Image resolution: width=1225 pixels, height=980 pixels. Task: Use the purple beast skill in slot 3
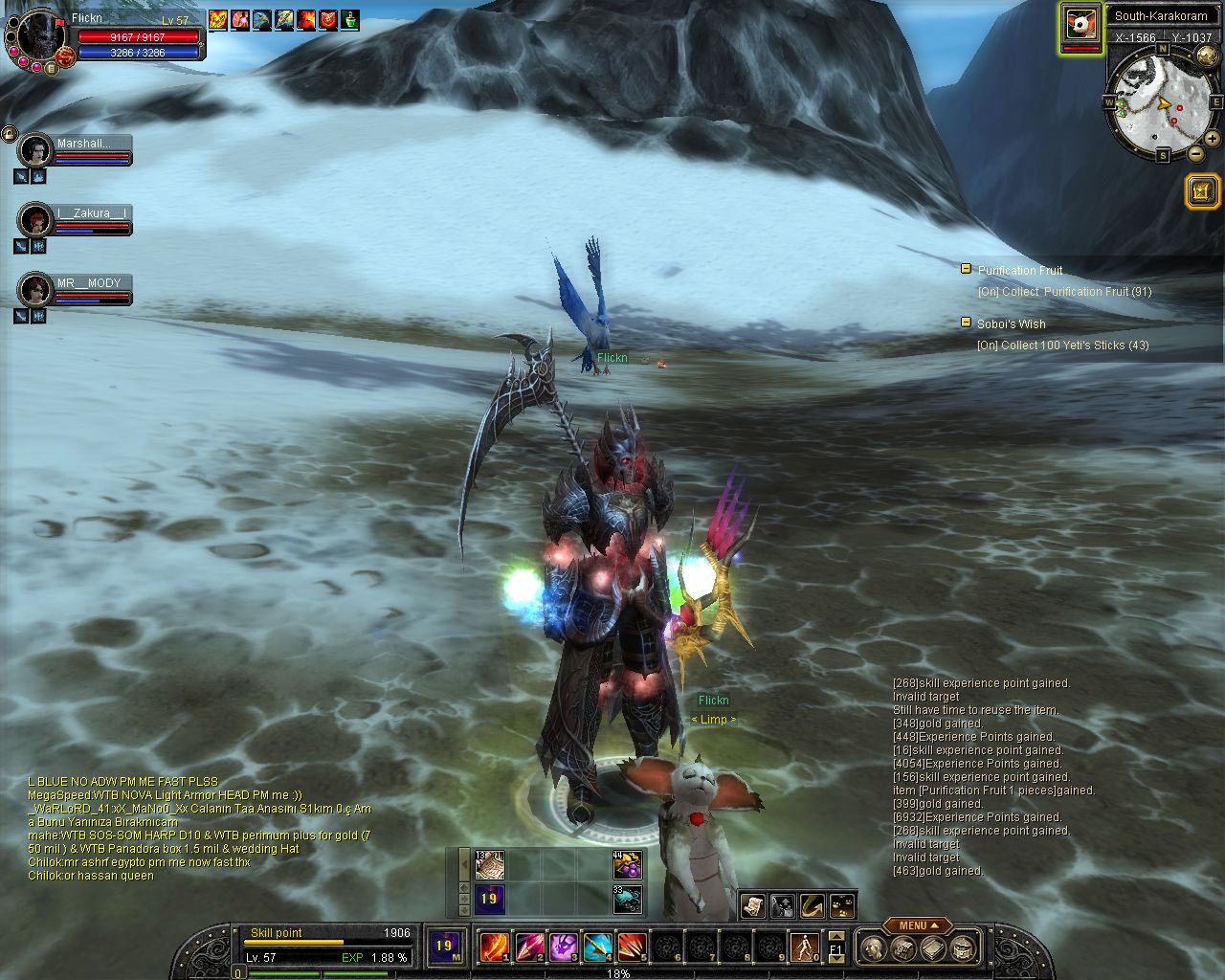tap(562, 947)
